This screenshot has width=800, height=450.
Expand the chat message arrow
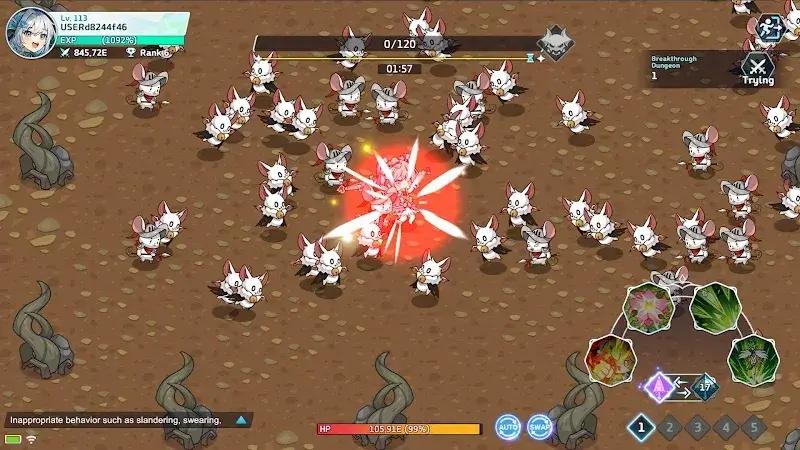(x=240, y=420)
